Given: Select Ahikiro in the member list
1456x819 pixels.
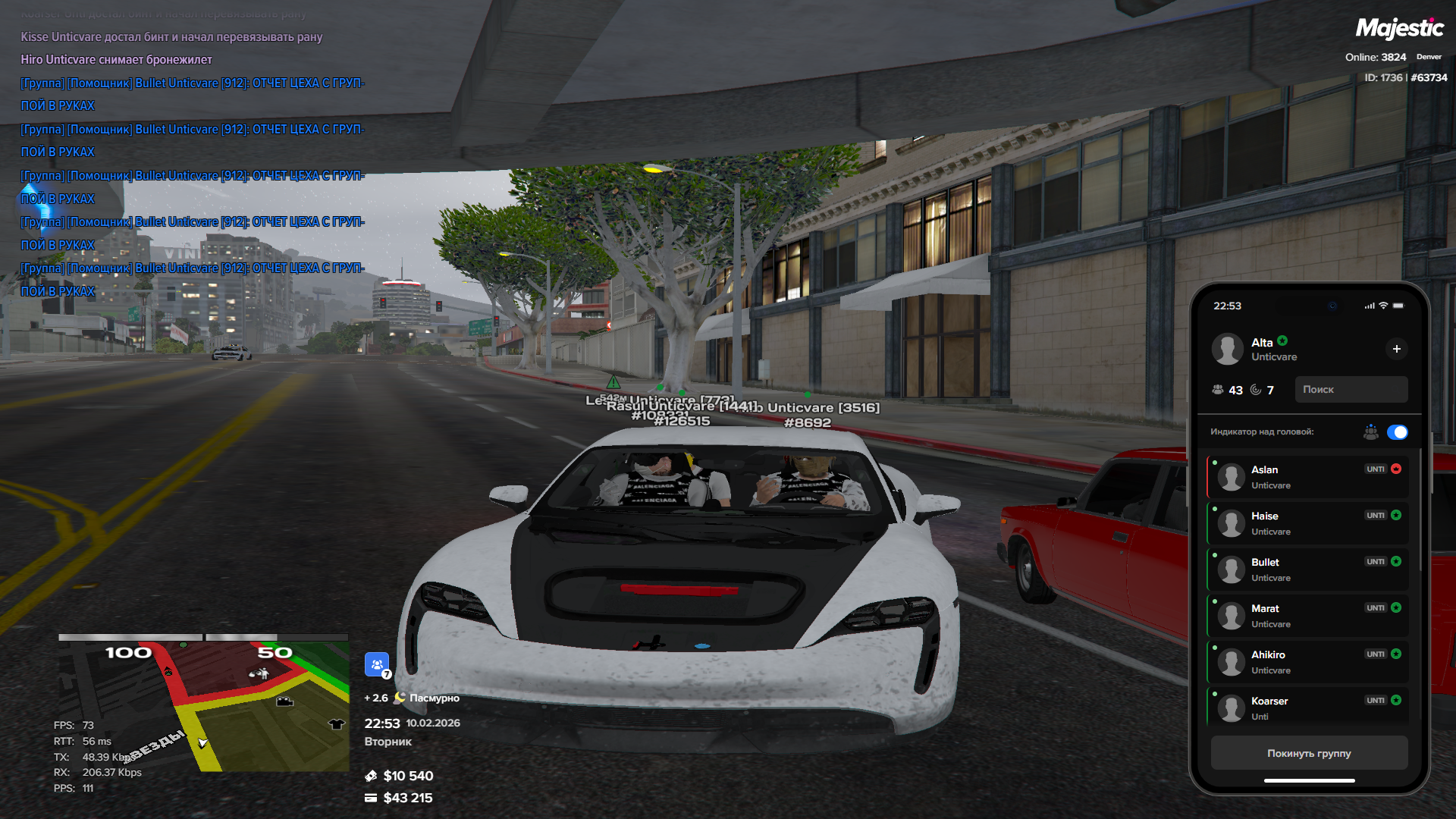Looking at the screenshot, I should (x=1307, y=662).
